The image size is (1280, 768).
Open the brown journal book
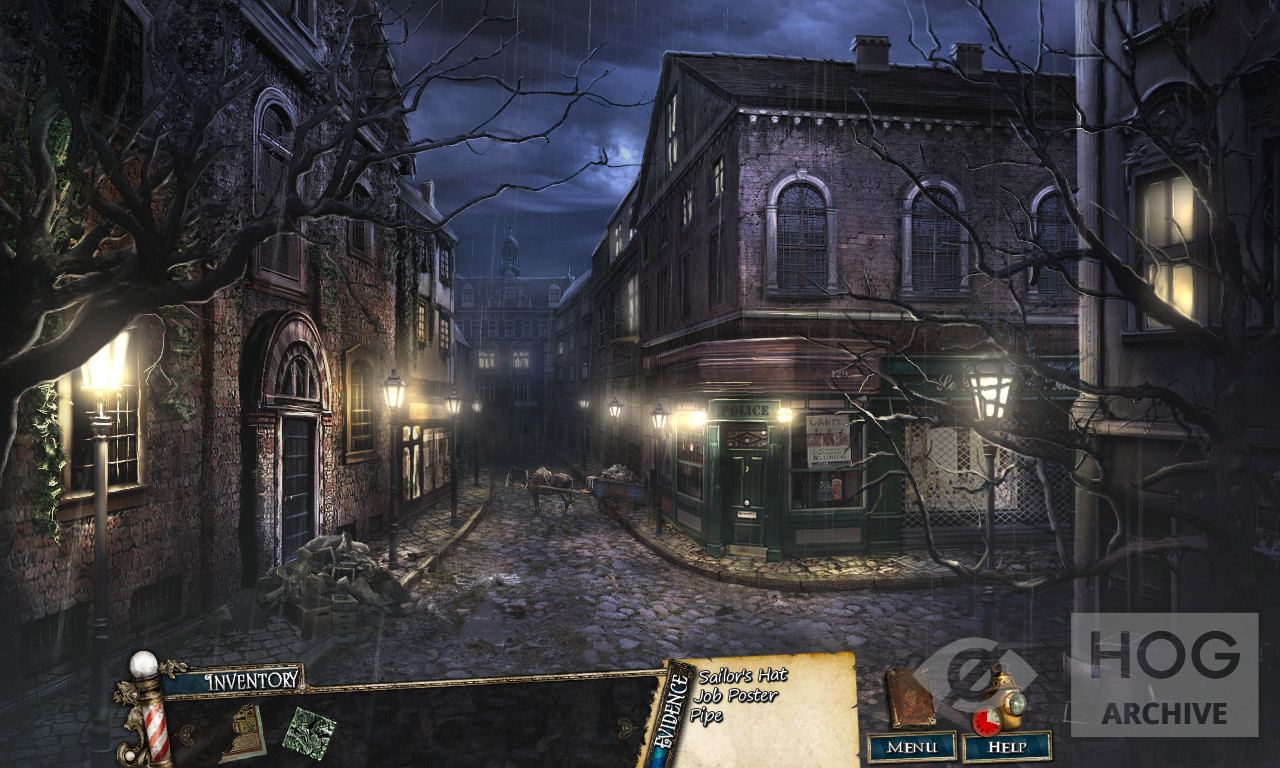tap(910, 698)
